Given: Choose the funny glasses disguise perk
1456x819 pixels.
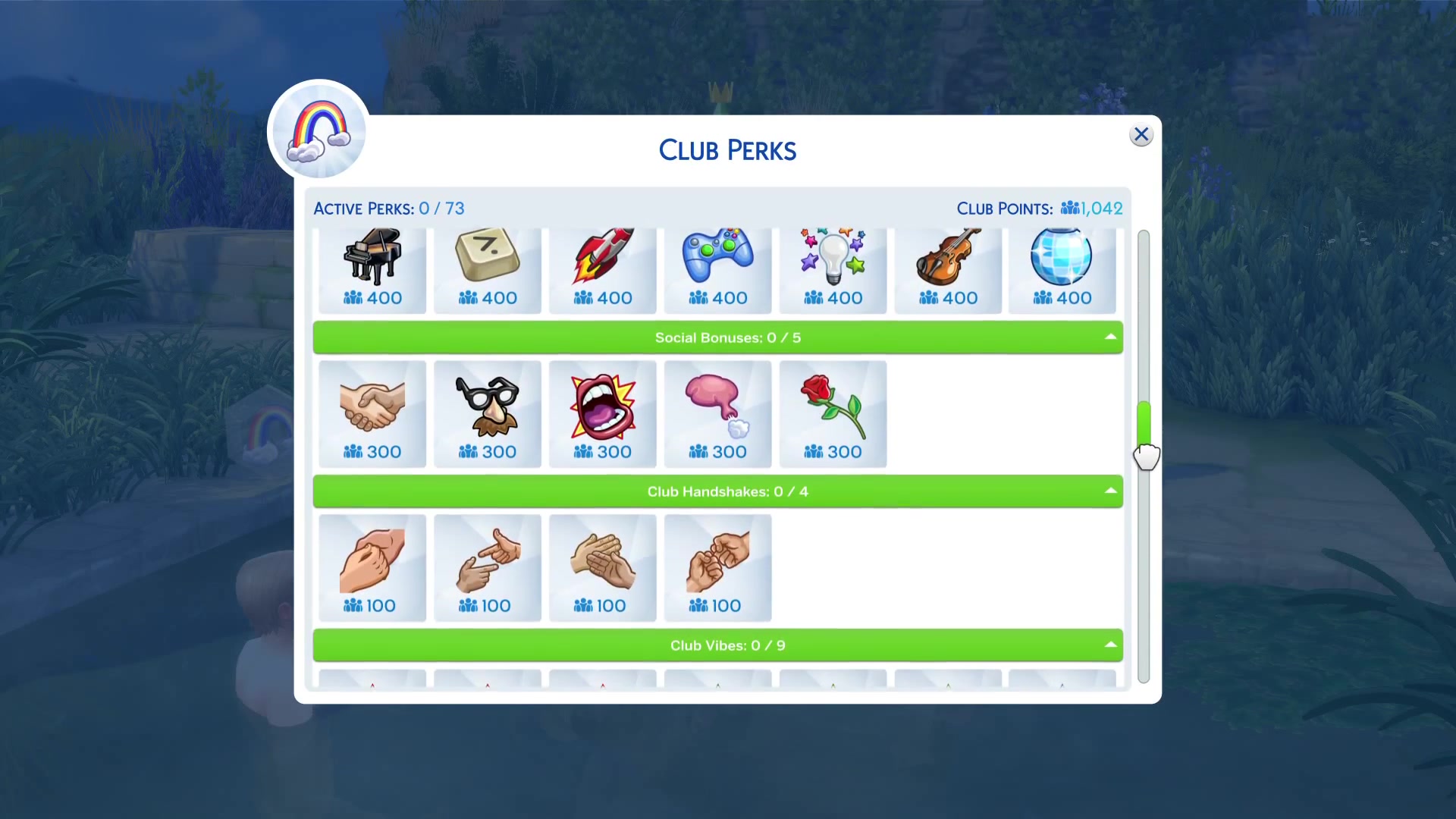Looking at the screenshot, I should pyautogui.click(x=488, y=414).
